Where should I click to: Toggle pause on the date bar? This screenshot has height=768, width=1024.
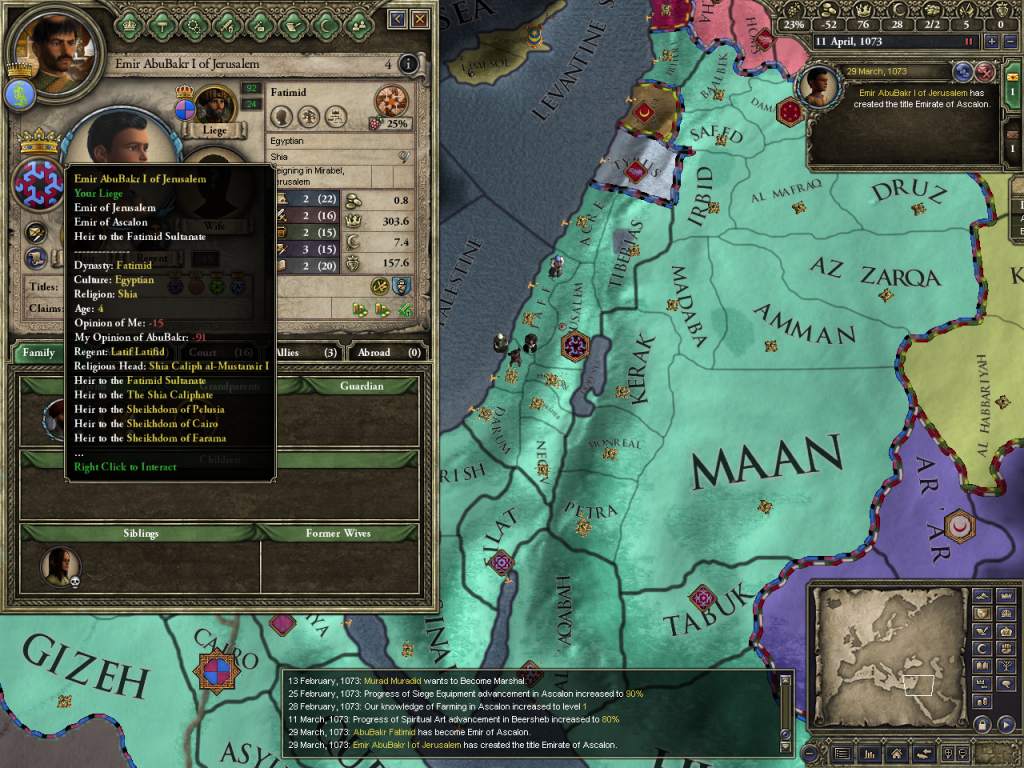point(968,42)
